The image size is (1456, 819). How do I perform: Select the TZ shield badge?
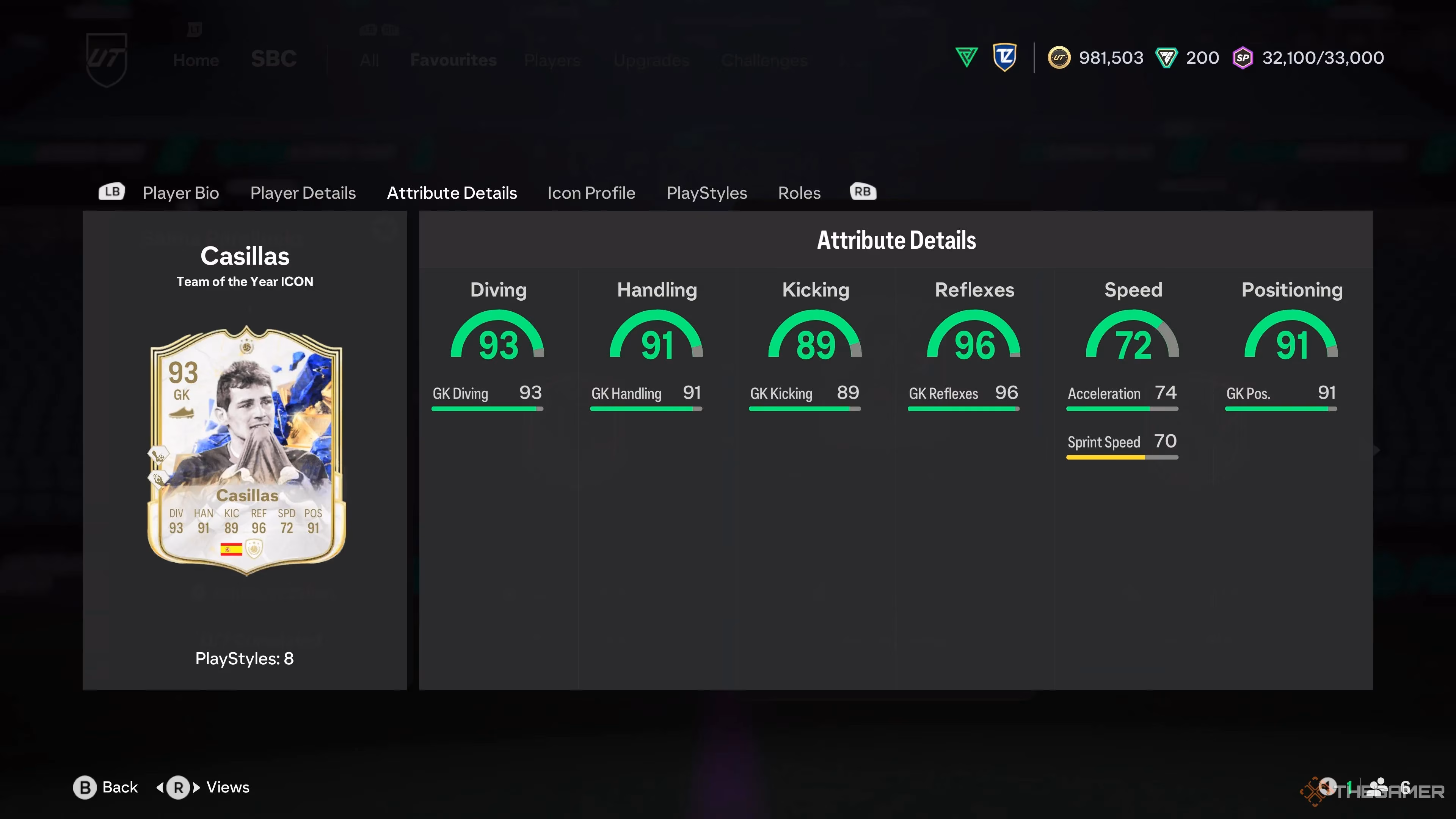click(1005, 56)
